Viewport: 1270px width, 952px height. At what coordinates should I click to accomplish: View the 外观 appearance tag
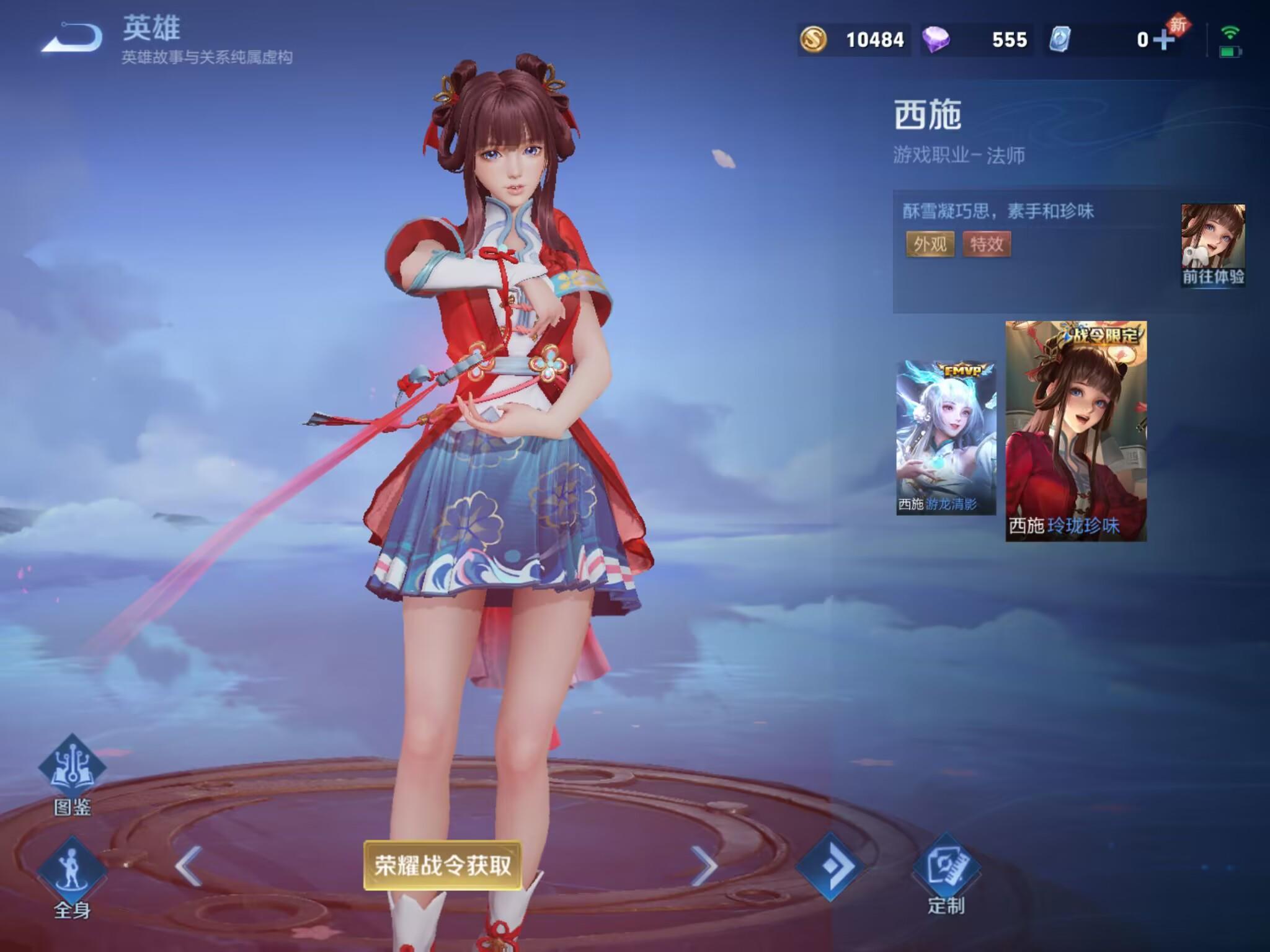click(x=930, y=244)
